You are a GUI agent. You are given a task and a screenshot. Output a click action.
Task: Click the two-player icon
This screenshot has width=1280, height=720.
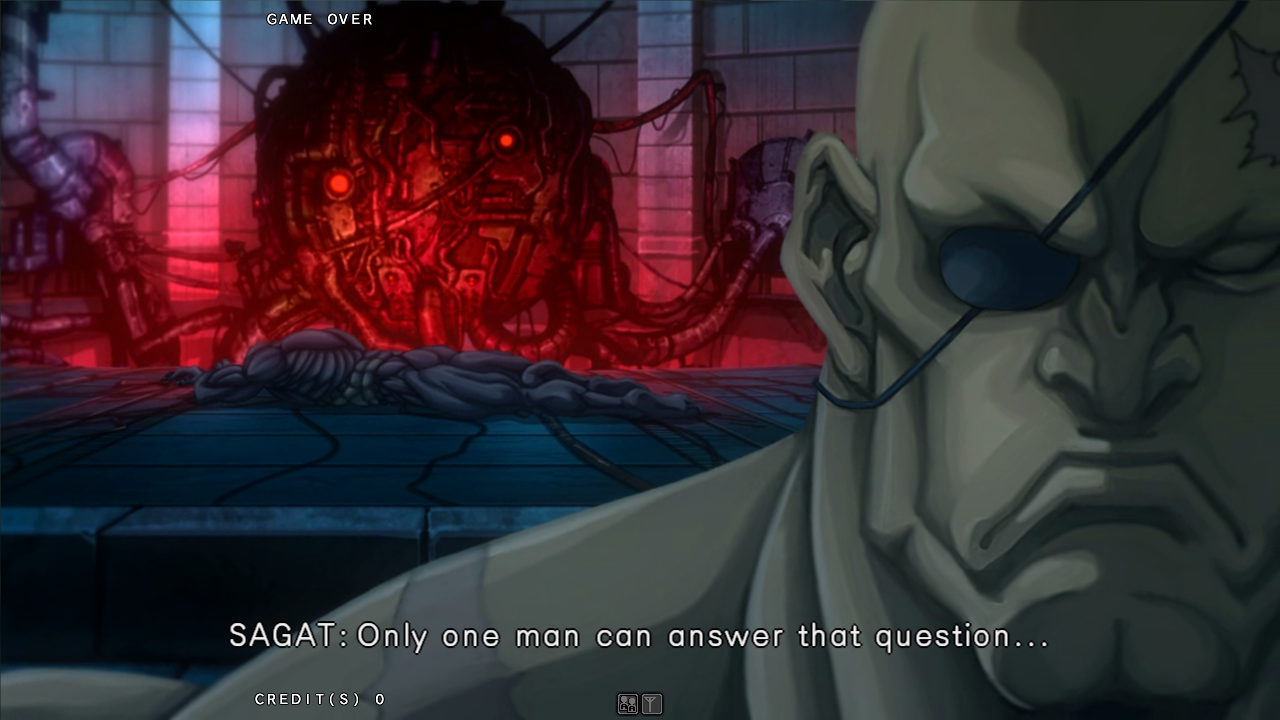point(628,704)
